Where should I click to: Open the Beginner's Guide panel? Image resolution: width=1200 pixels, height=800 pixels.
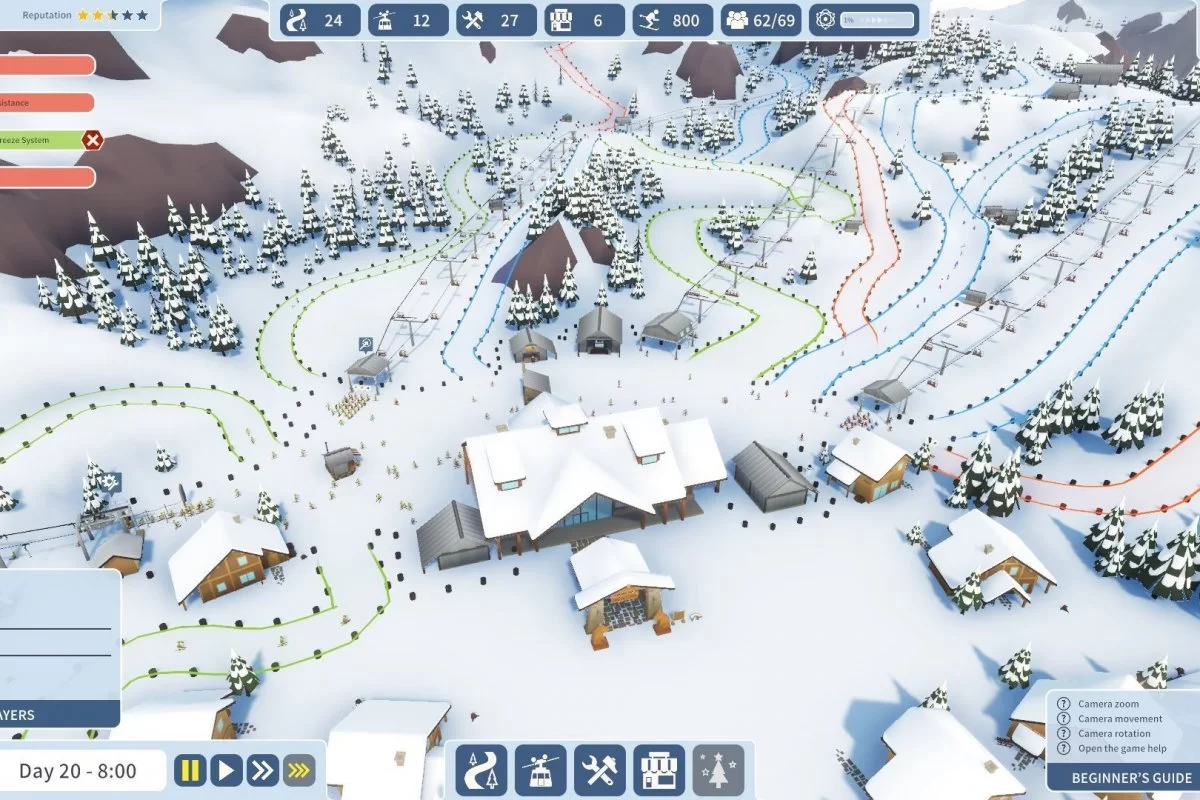click(1124, 777)
